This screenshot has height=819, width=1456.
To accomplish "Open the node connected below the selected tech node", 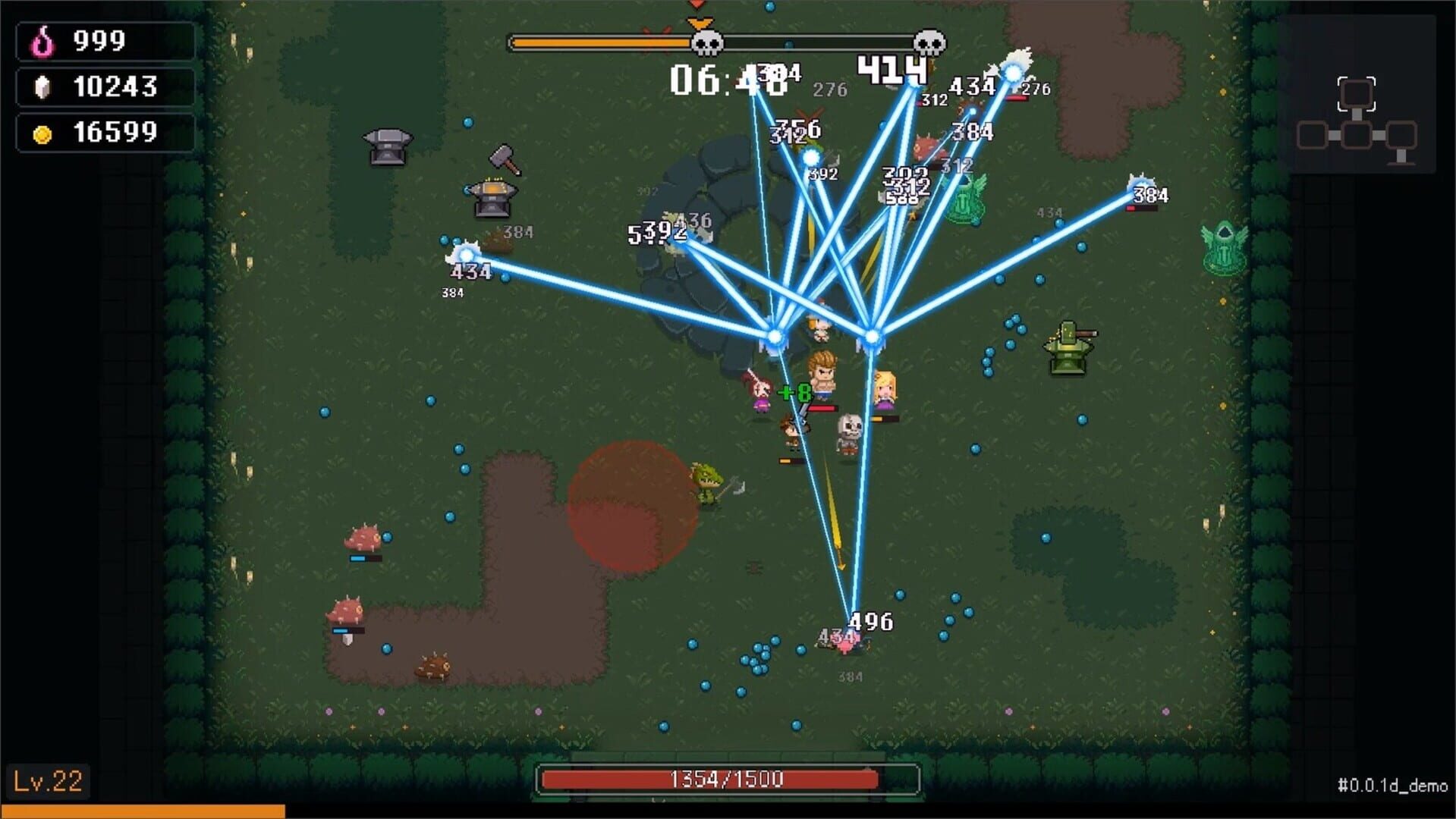I will tap(1356, 135).
